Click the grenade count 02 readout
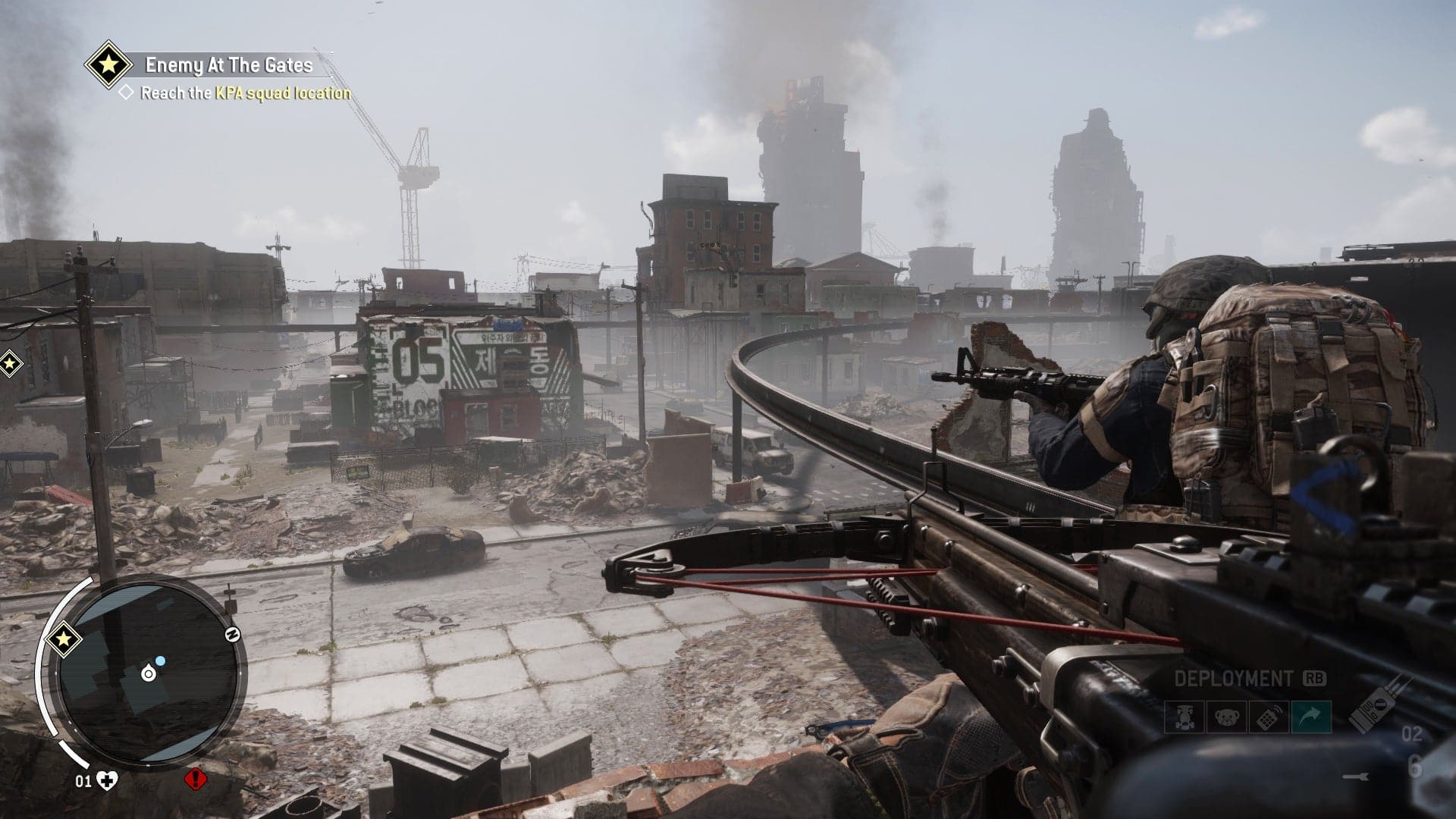 [1413, 733]
